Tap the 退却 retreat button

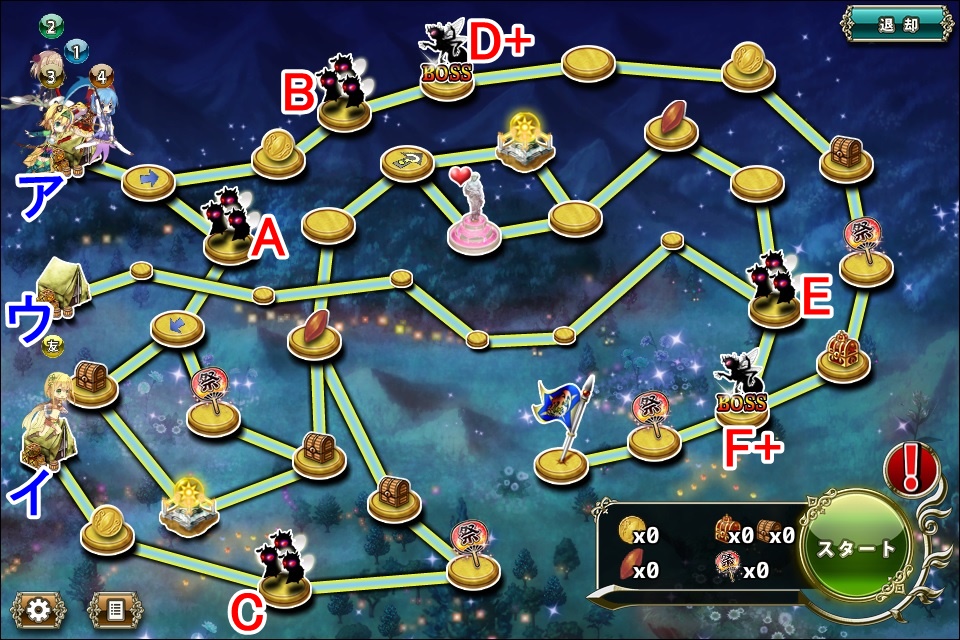[x=894, y=23]
